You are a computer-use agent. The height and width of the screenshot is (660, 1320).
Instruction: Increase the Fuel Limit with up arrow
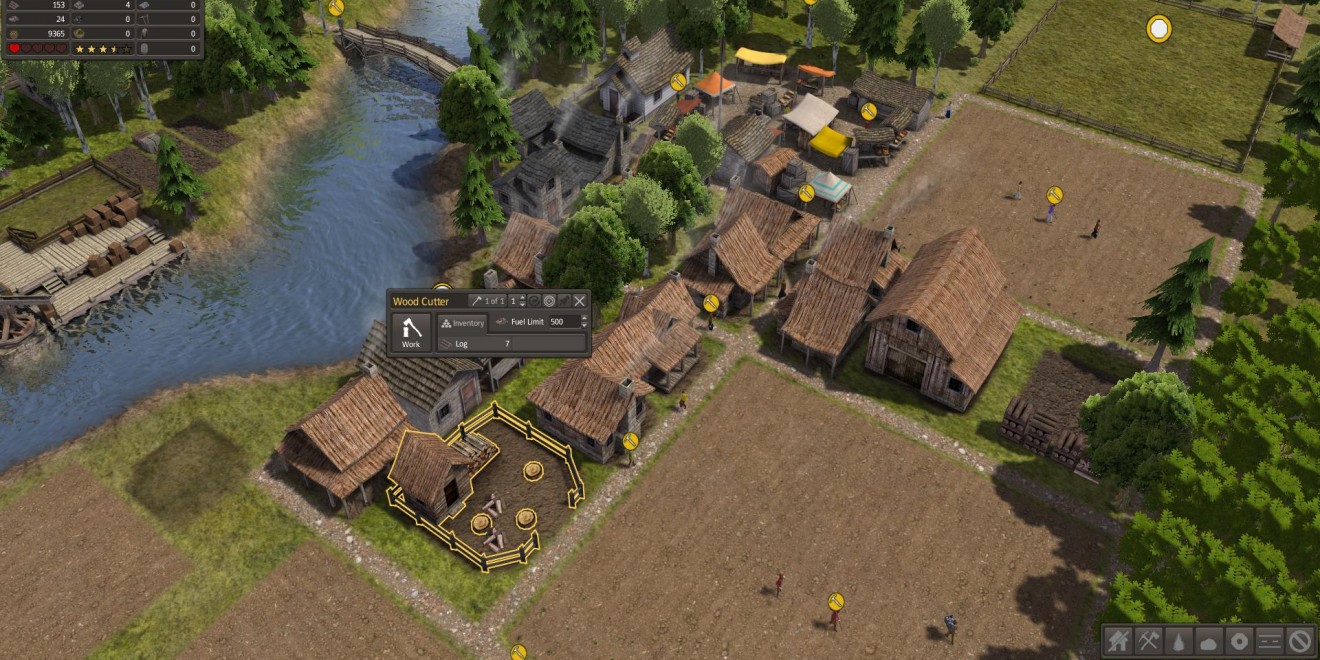click(582, 319)
